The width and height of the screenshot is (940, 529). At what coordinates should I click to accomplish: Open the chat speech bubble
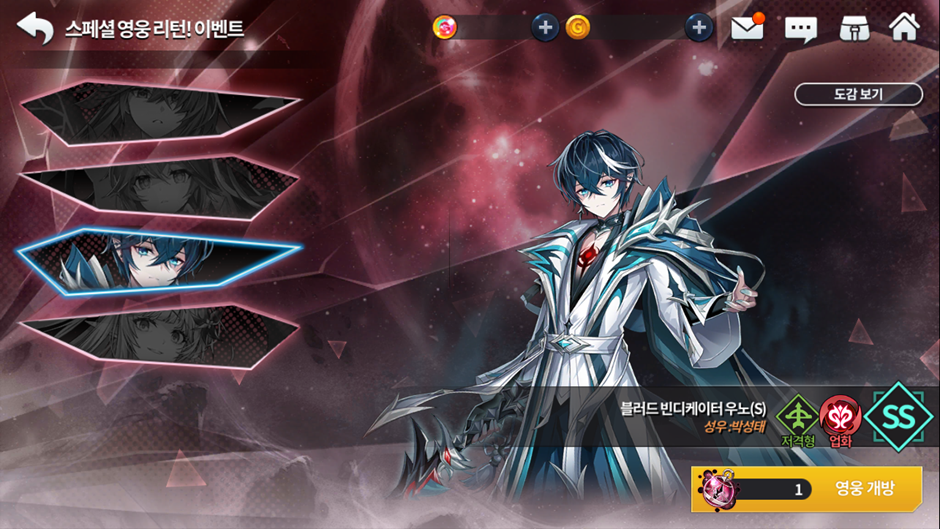(801, 28)
